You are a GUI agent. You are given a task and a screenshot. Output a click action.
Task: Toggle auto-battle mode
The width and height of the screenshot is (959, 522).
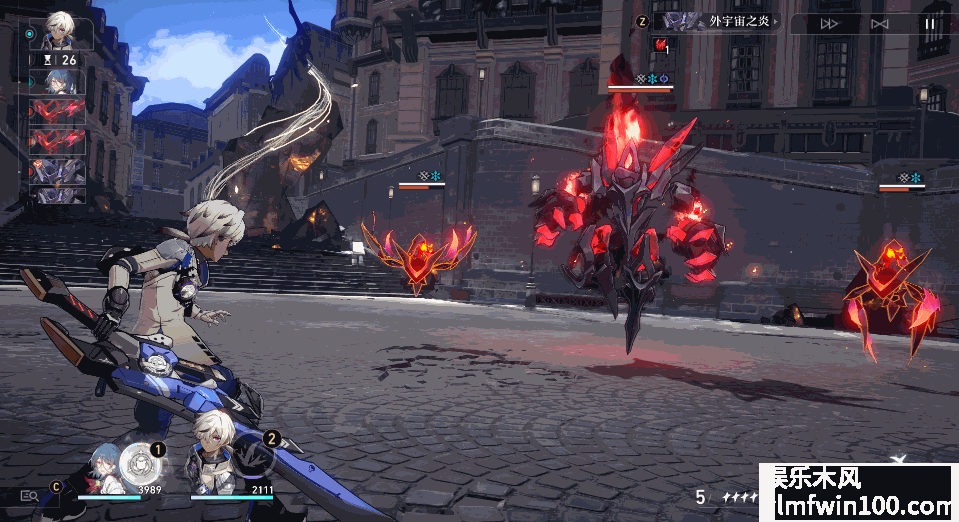coord(879,24)
